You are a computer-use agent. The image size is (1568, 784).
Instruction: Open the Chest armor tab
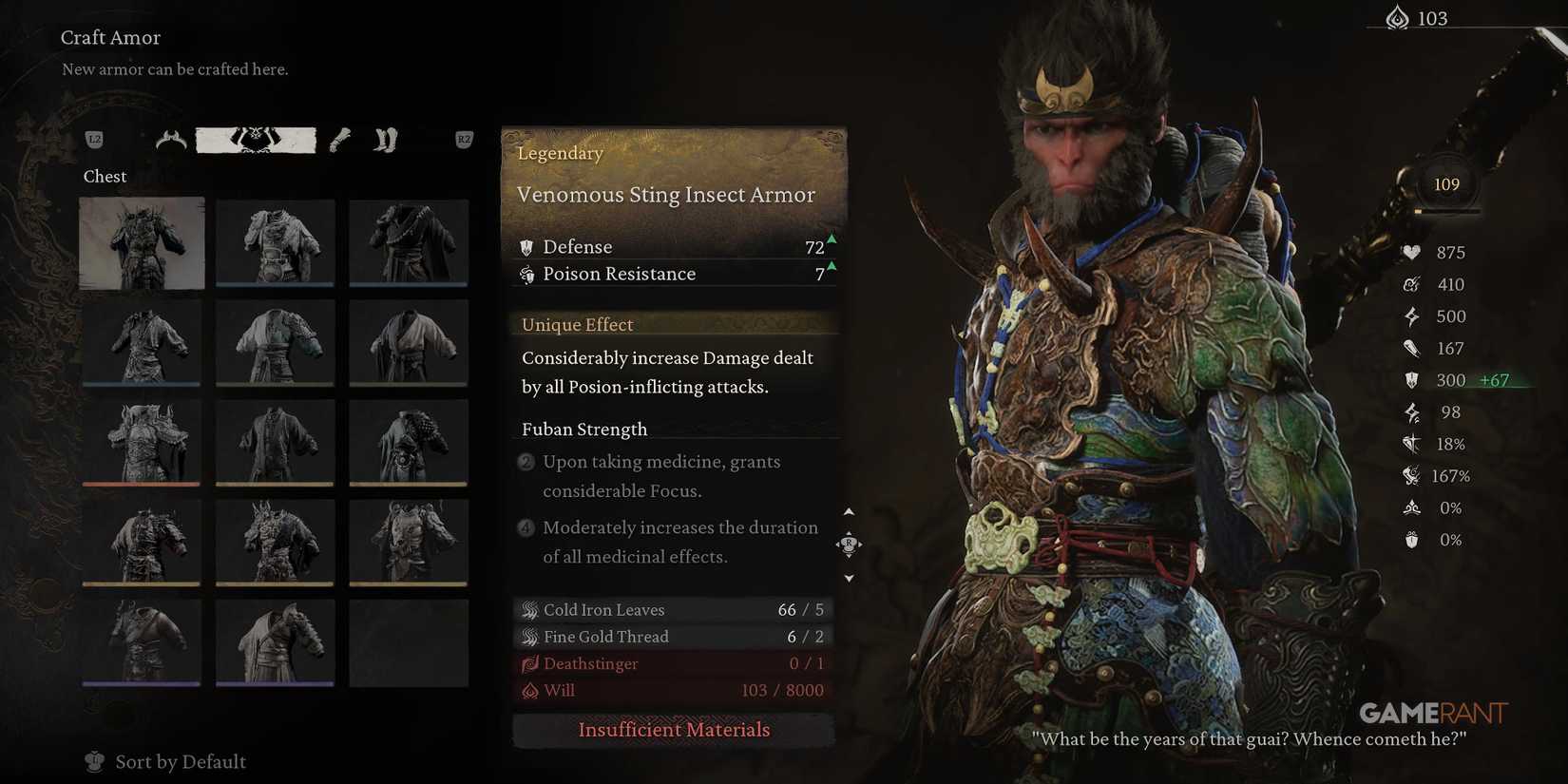click(x=255, y=140)
